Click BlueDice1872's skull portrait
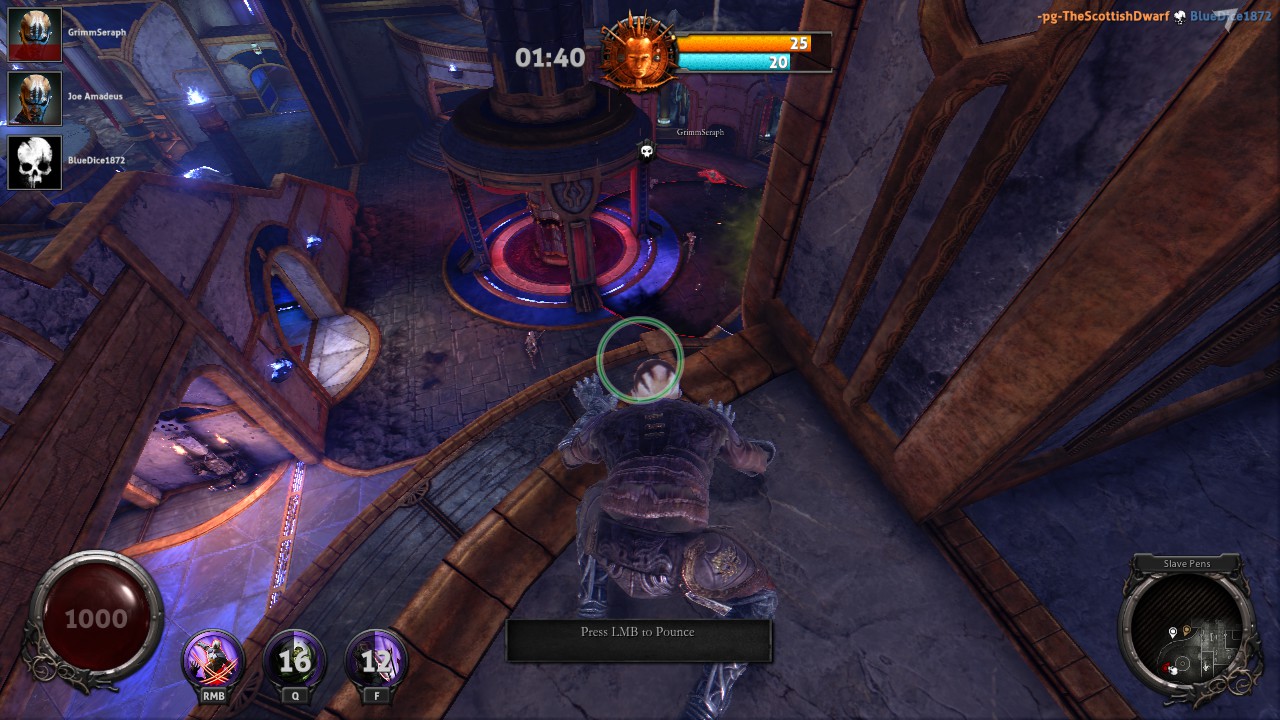 35,162
